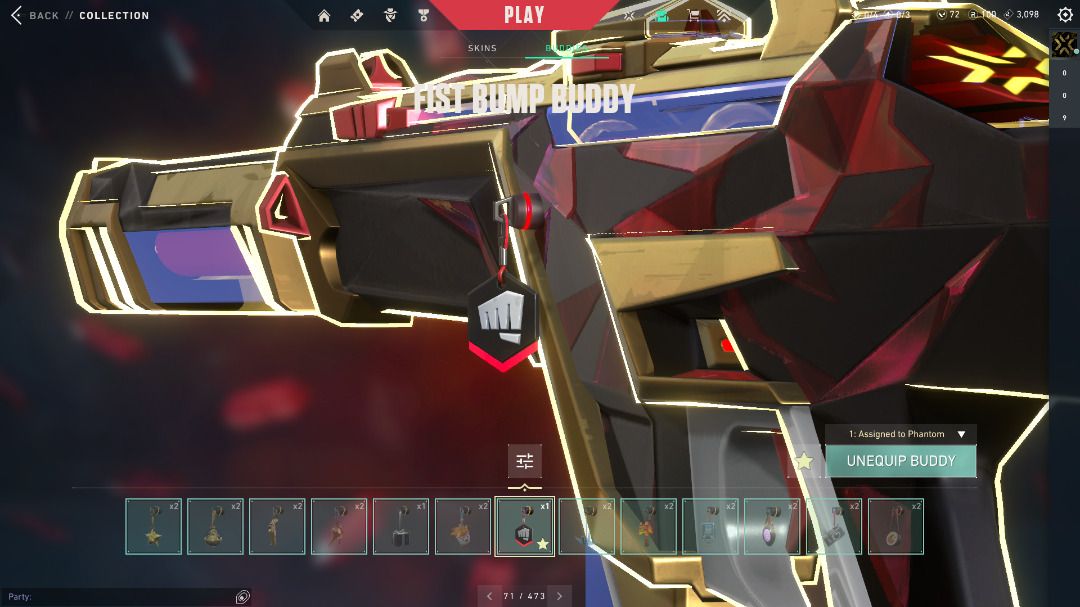The width and height of the screenshot is (1080, 607).
Task: Click the big red PLAY button
Action: click(x=524, y=15)
